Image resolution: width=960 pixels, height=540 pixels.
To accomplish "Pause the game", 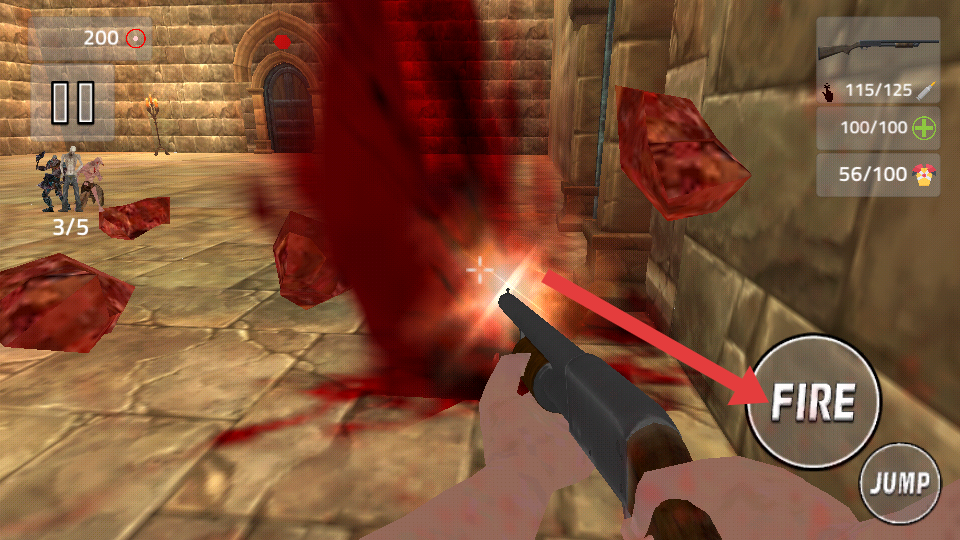I will 72,102.
